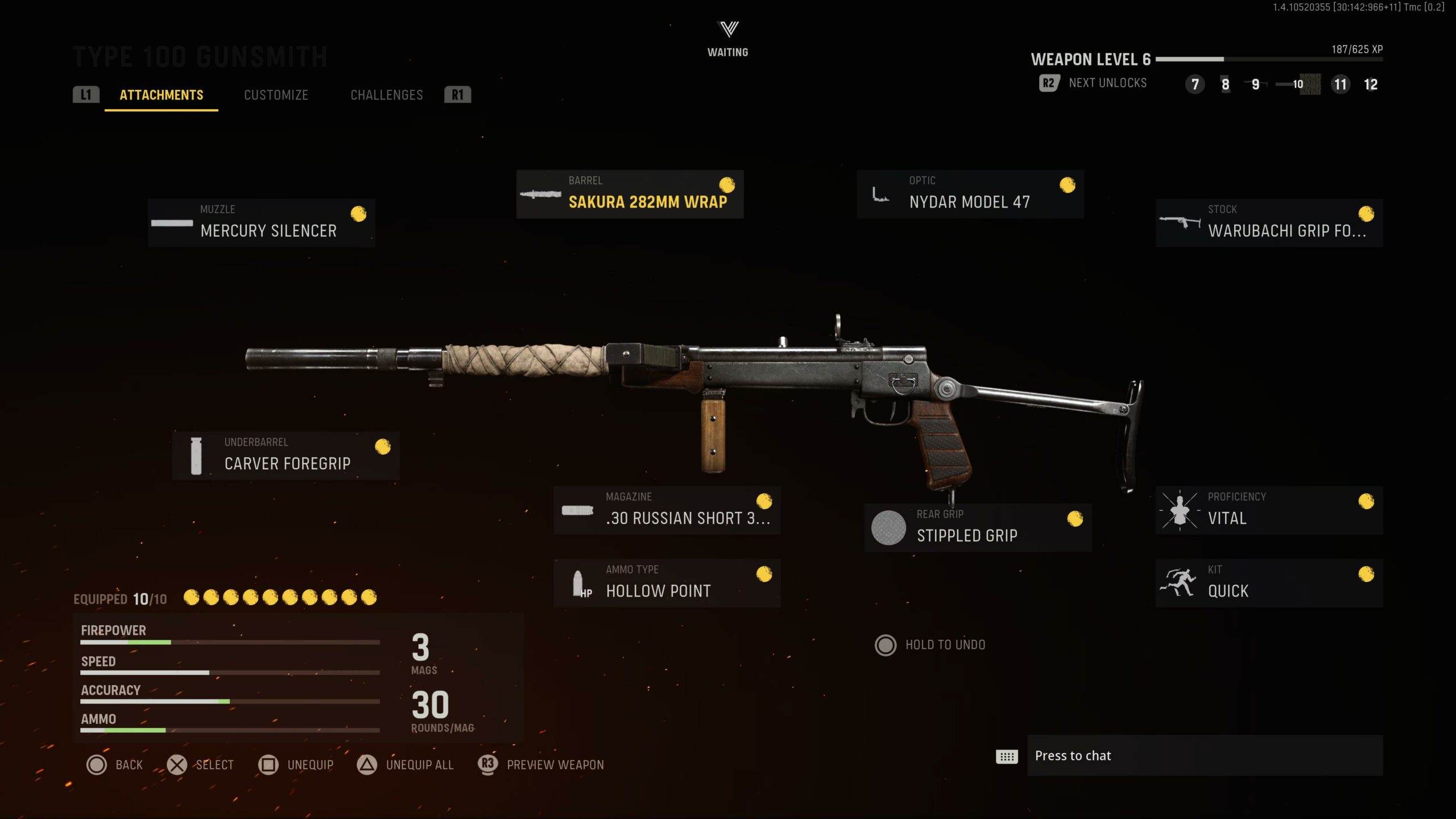Viewport: 1456px width, 819px height.
Task: Select the Mercury Silencer muzzle slot
Action: coord(261,223)
